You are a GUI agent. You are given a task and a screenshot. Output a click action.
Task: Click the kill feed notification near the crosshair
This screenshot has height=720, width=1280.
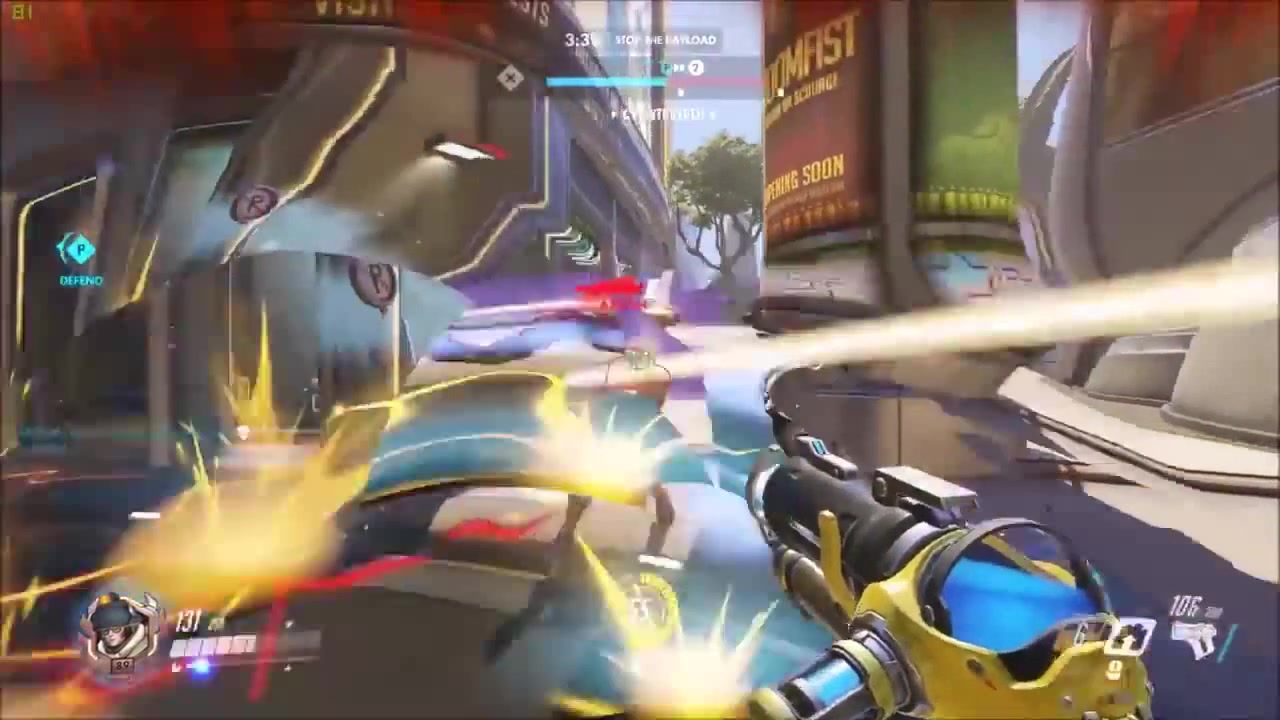coord(658,115)
